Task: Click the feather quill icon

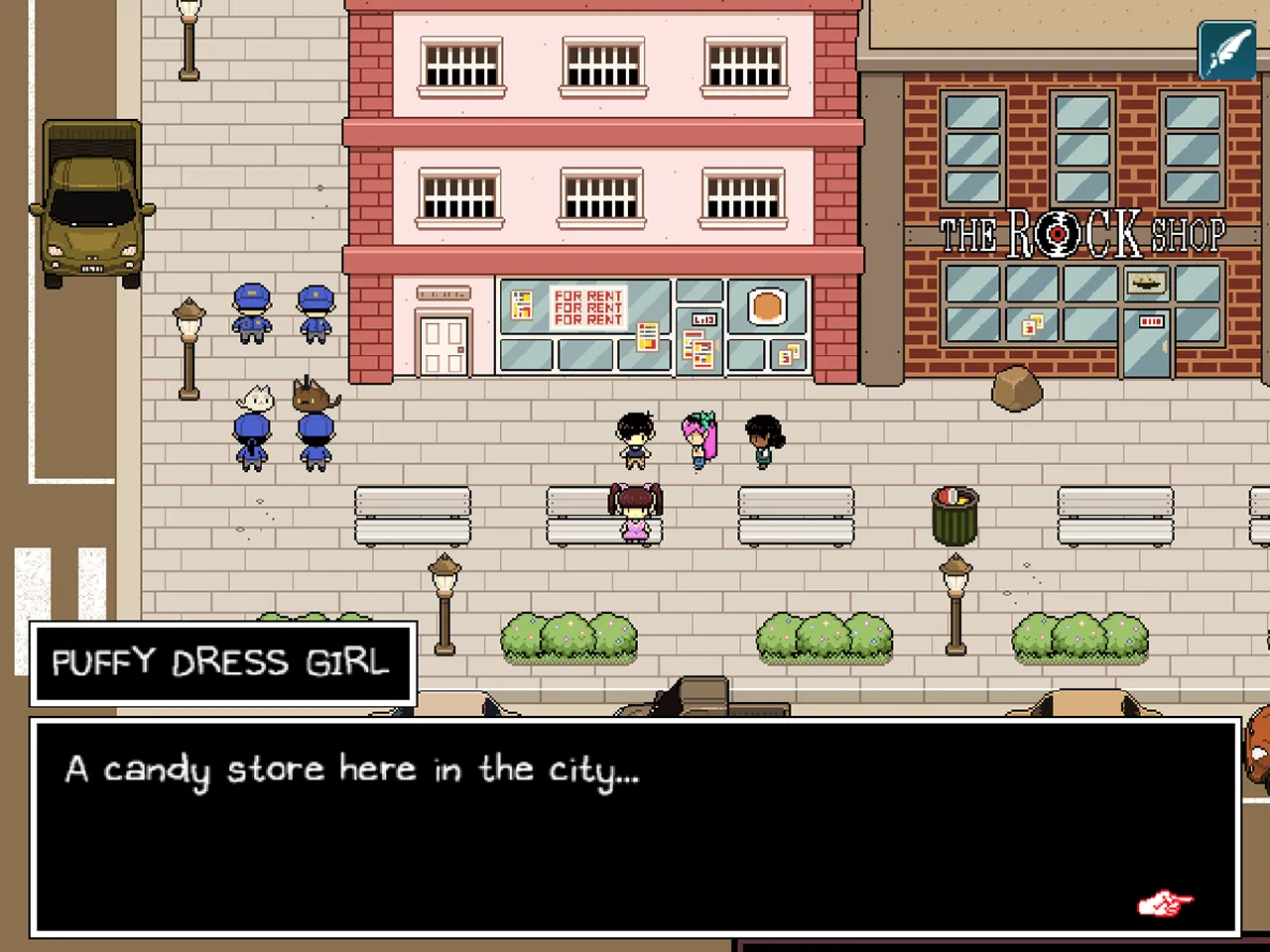Action: pos(1227,50)
